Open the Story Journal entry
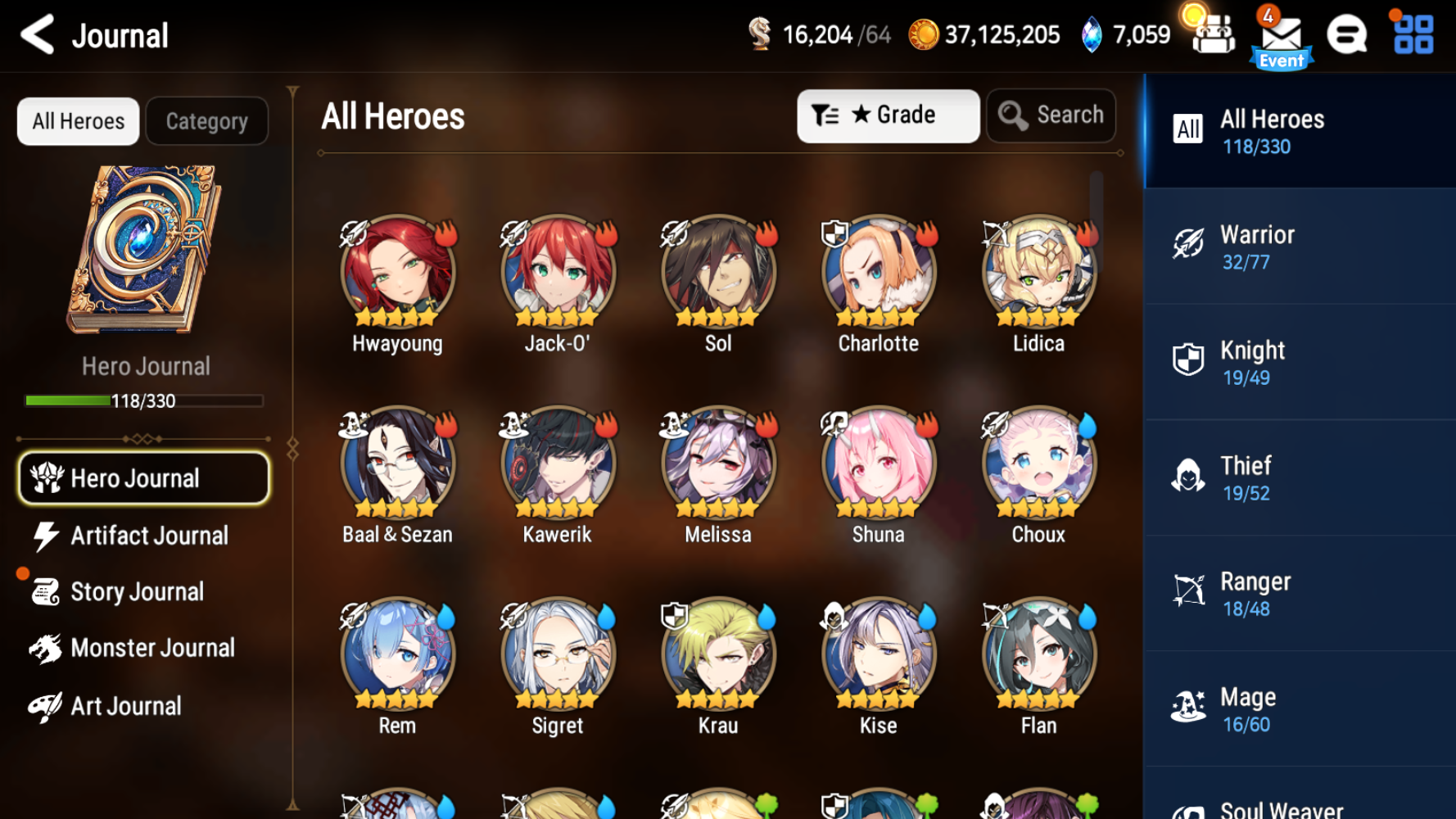This screenshot has width=1456, height=819. pos(137,591)
